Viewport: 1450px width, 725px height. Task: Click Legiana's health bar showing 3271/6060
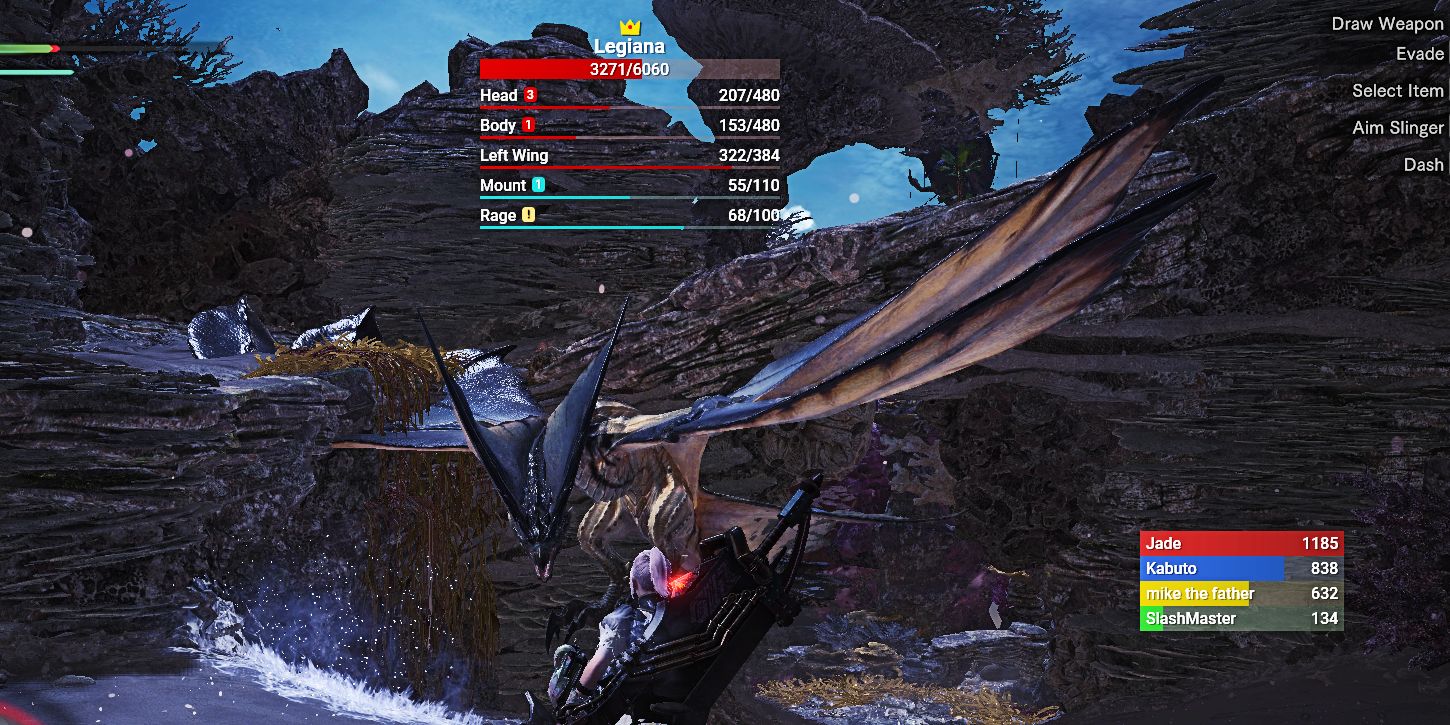(x=630, y=68)
